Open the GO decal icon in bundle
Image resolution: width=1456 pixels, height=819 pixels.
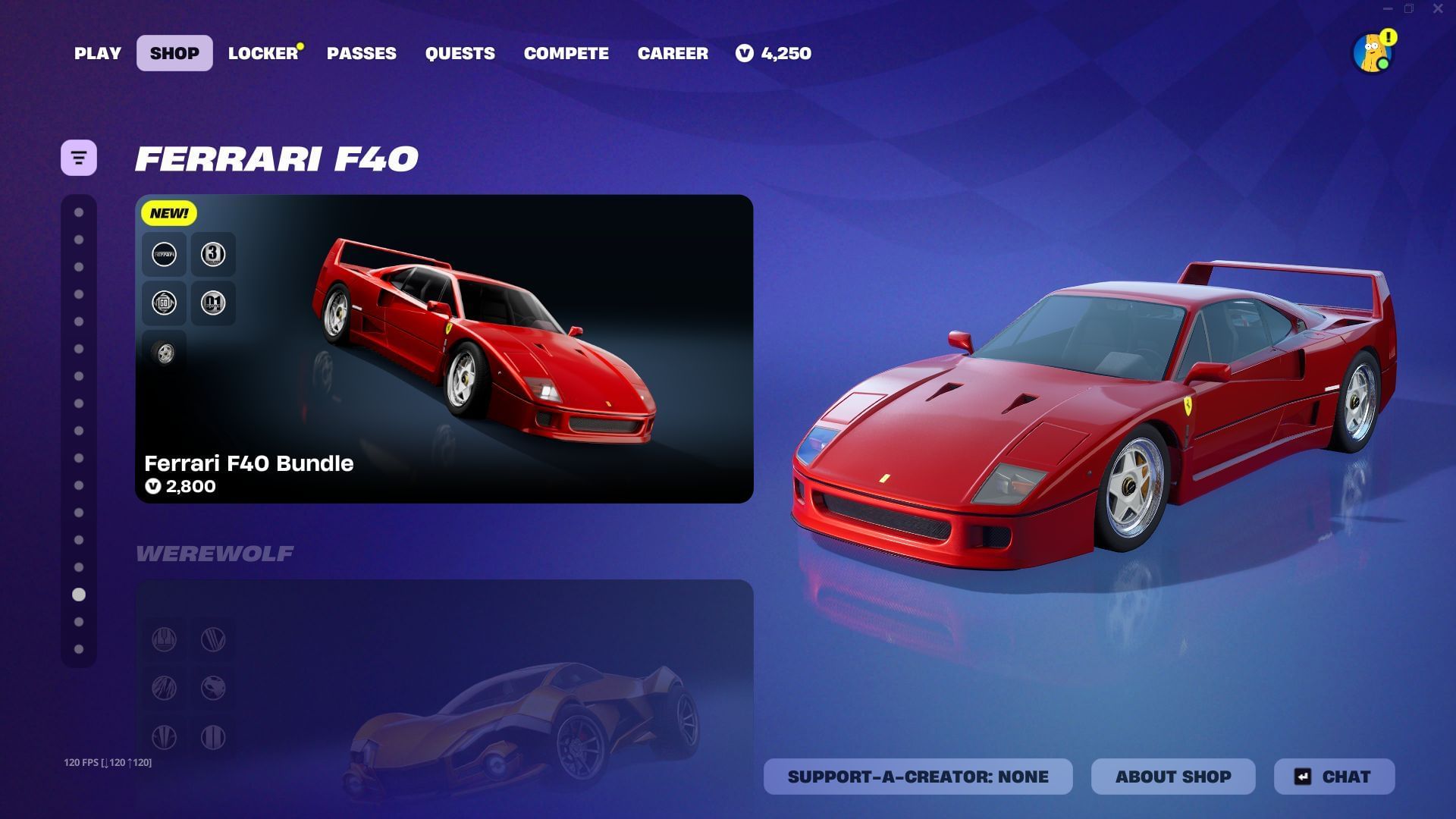coord(164,303)
